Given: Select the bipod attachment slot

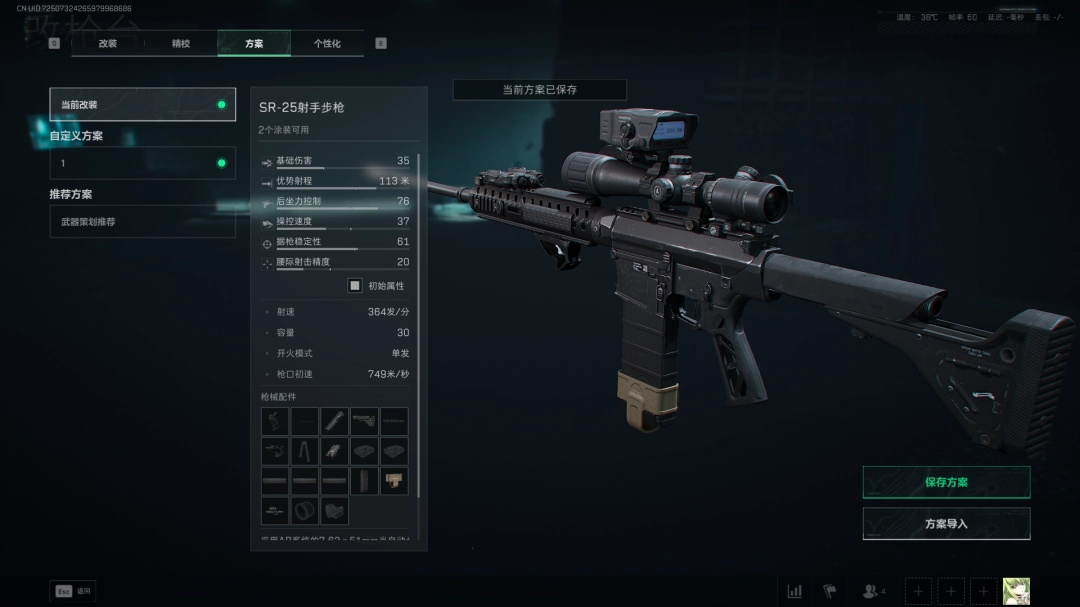Looking at the screenshot, I should 305,451.
